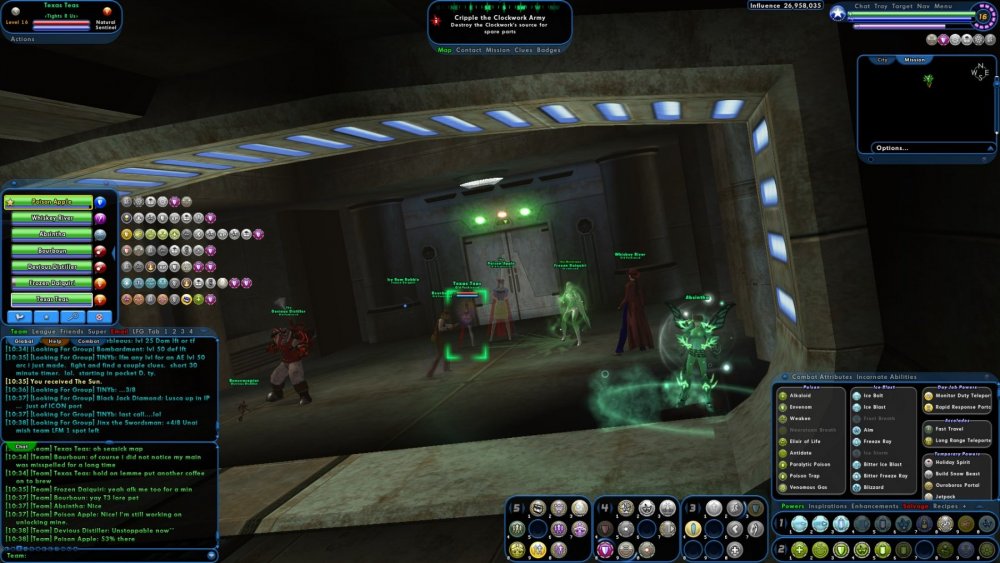
Task: Click the Cripple the Clockwork Army mission tracker
Action: coord(500,17)
